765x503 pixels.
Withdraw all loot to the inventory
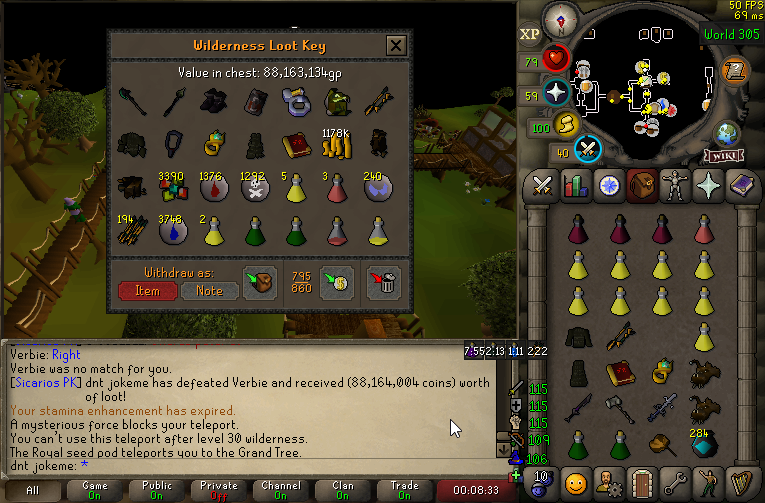pos(261,282)
